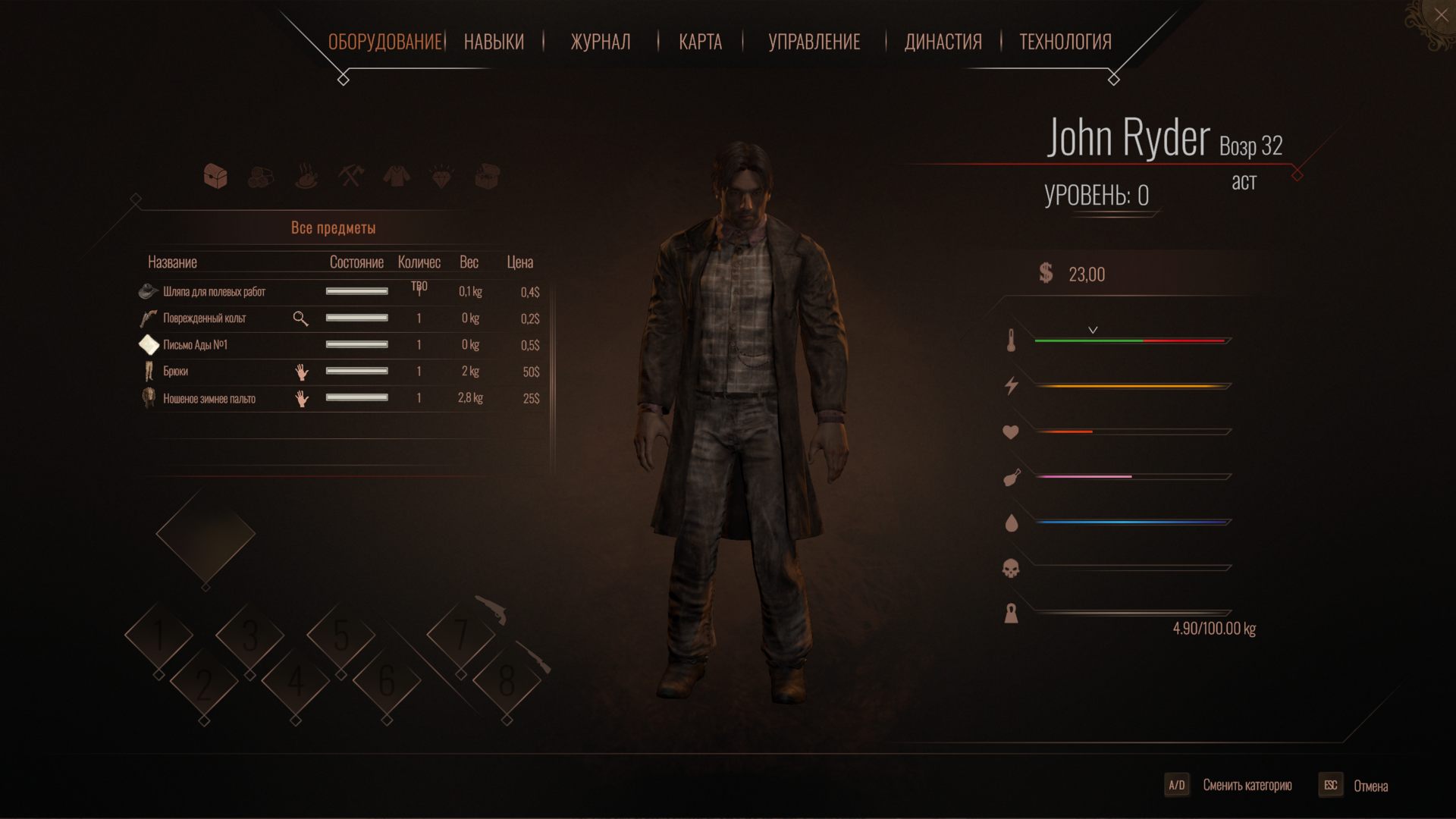Choose the tools category pickaxe icon
This screenshot has width=1456, height=819.
[x=351, y=177]
